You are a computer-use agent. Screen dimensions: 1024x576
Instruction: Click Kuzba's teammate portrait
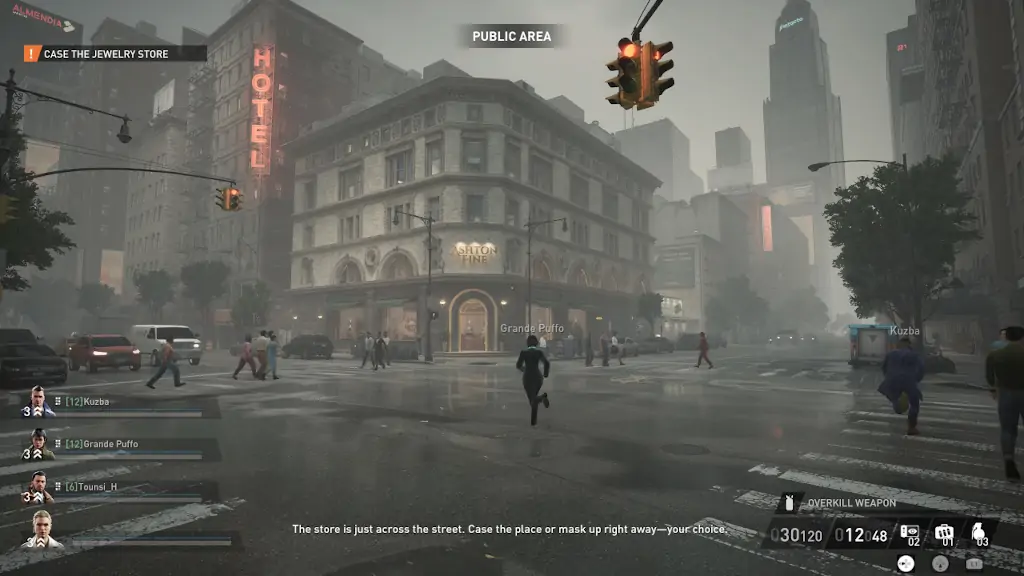(x=38, y=402)
